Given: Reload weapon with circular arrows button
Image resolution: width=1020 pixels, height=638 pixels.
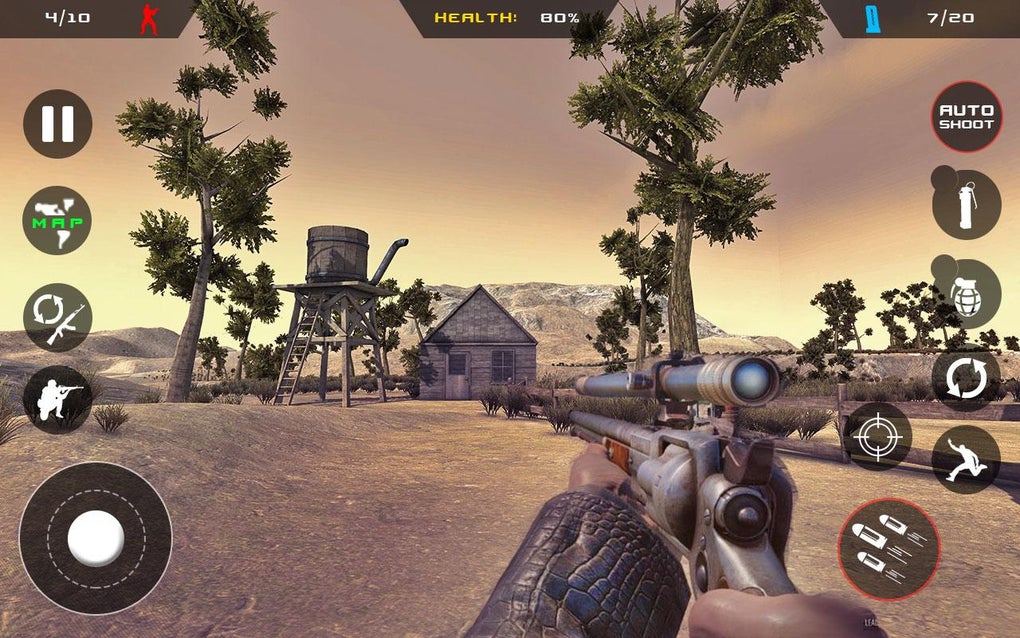Looking at the screenshot, I should 966,379.
